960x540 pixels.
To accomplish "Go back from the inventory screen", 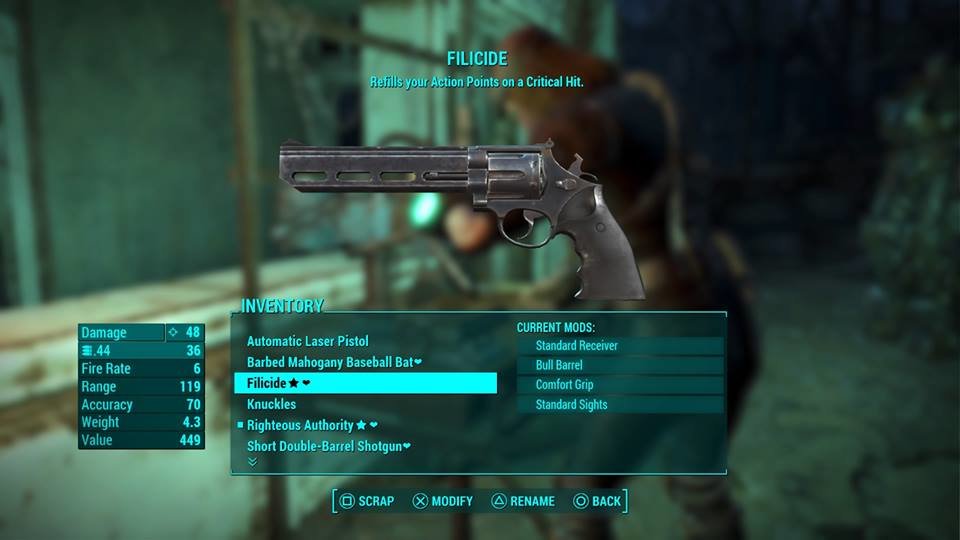I will tap(597, 501).
